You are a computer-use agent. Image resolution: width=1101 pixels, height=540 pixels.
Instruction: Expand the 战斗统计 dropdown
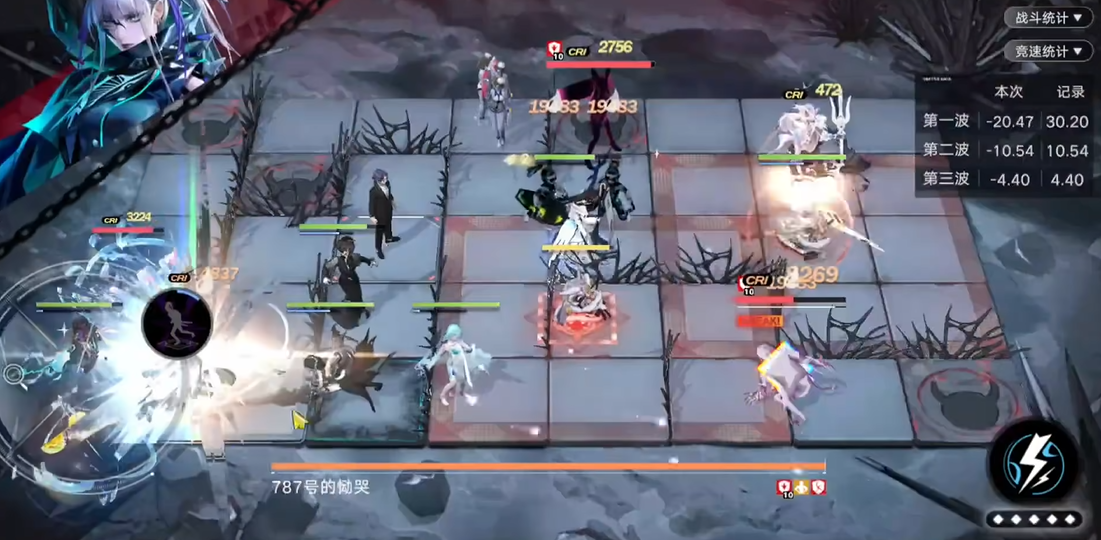click(x=1049, y=18)
